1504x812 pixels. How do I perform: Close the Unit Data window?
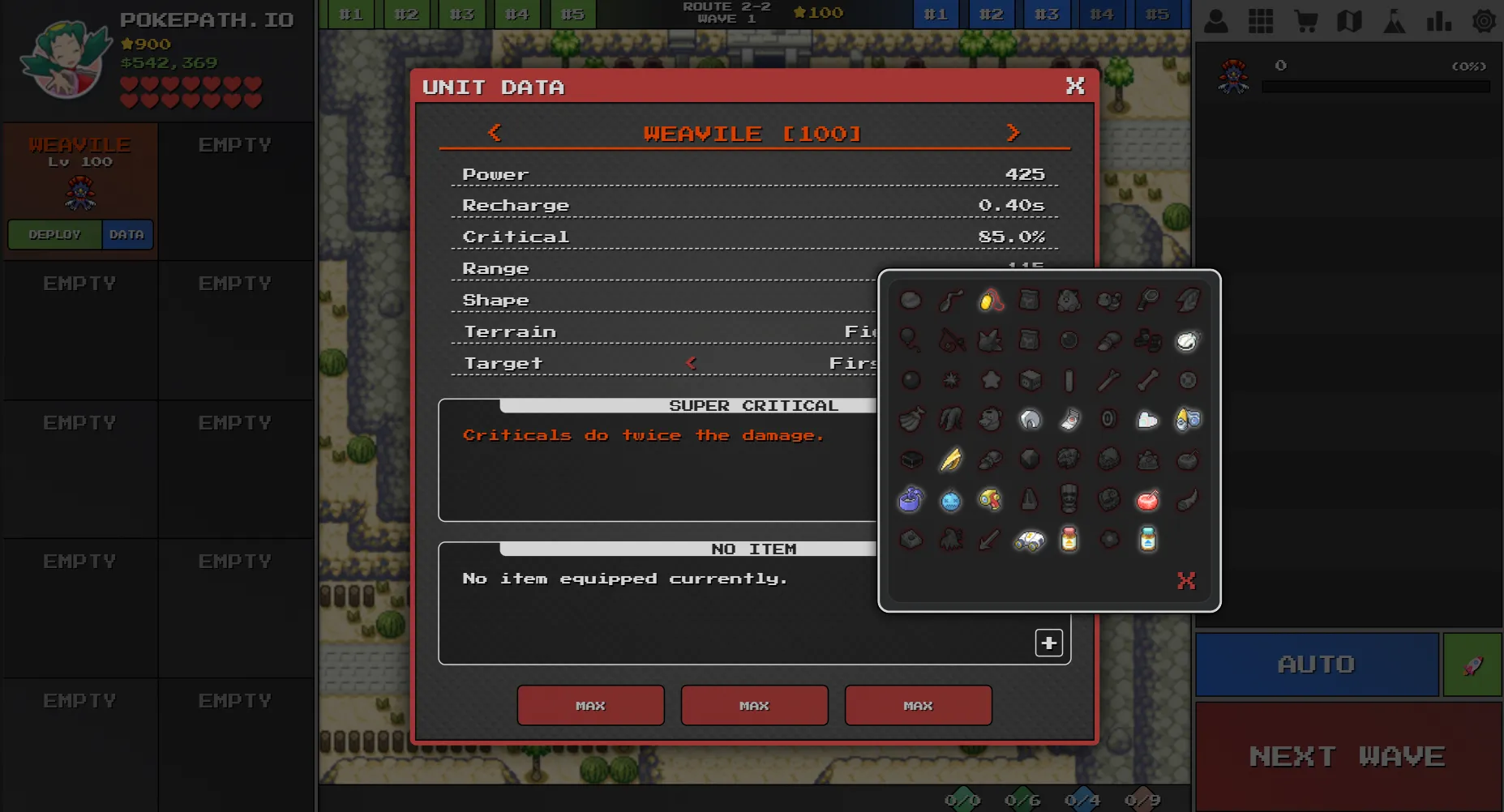point(1075,86)
